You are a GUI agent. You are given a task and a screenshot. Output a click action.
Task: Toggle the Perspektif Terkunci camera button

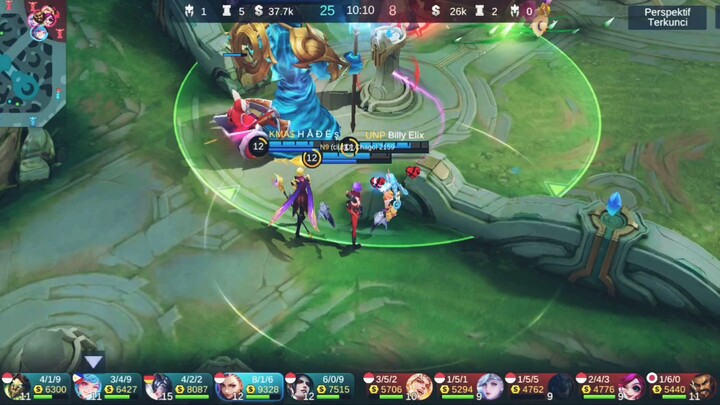tap(667, 17)
